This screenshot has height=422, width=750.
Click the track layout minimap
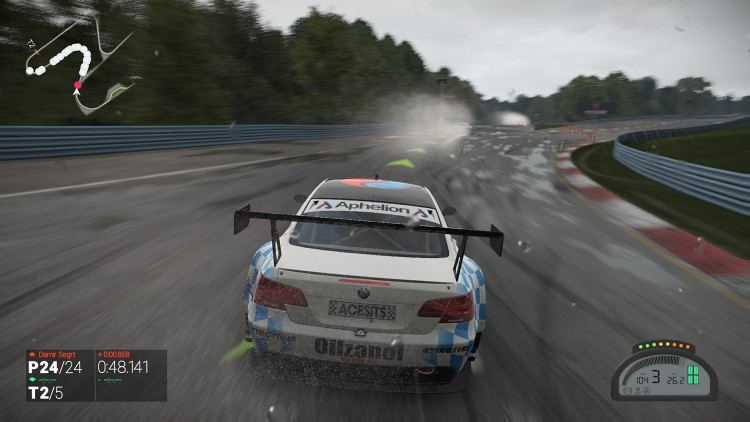78,65
